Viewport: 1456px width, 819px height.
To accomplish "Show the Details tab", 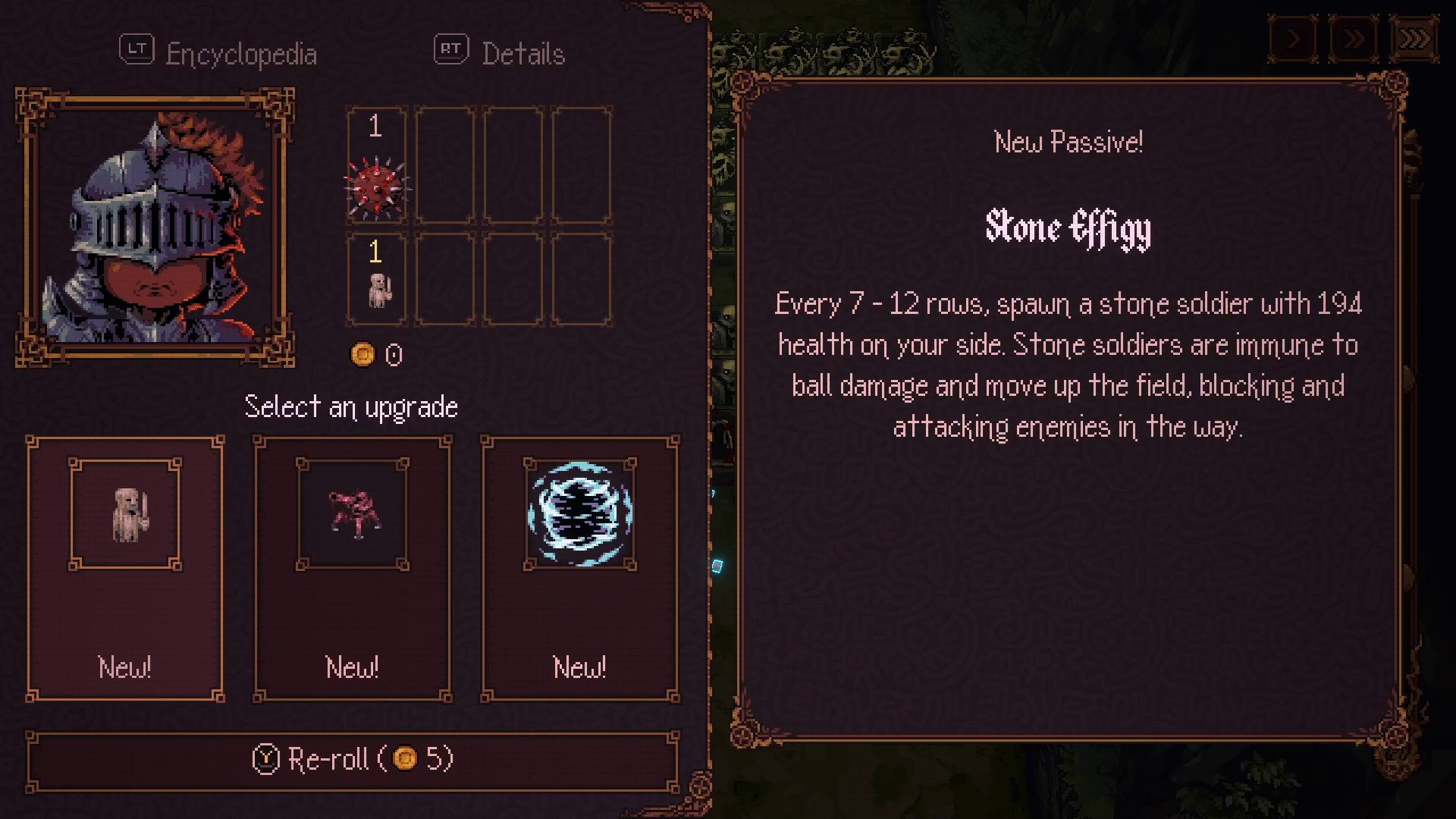I will [500, 53].
